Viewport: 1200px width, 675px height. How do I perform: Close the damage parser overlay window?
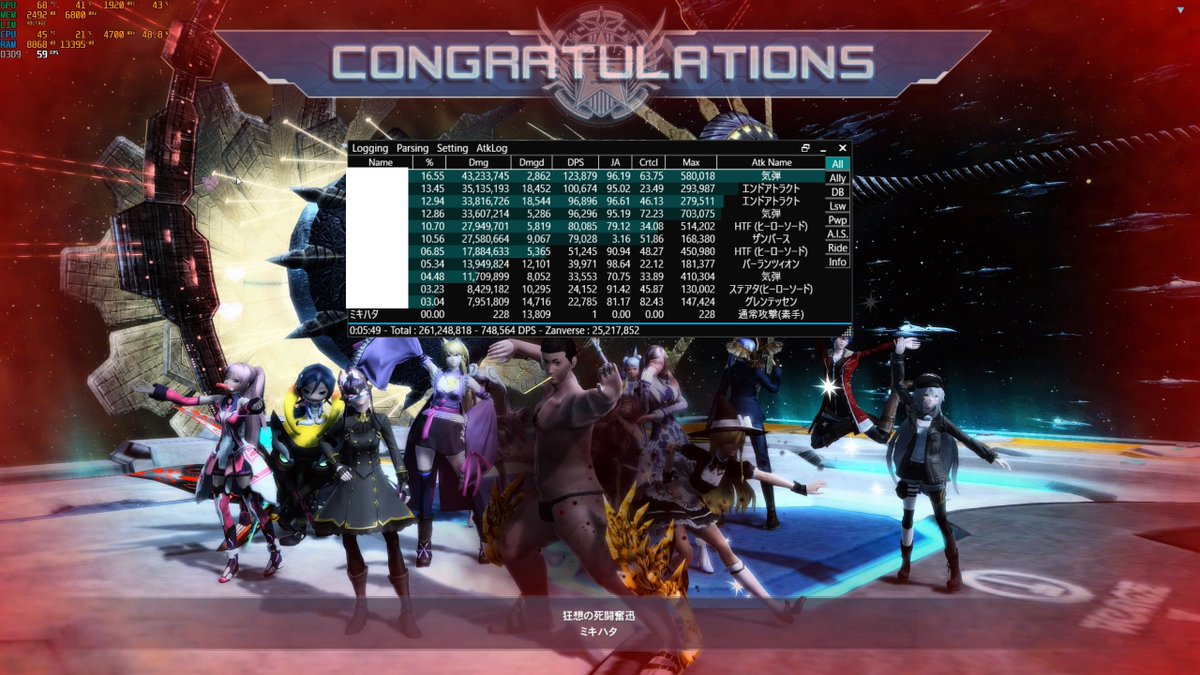pyautogui.click(x=842, y=148)
